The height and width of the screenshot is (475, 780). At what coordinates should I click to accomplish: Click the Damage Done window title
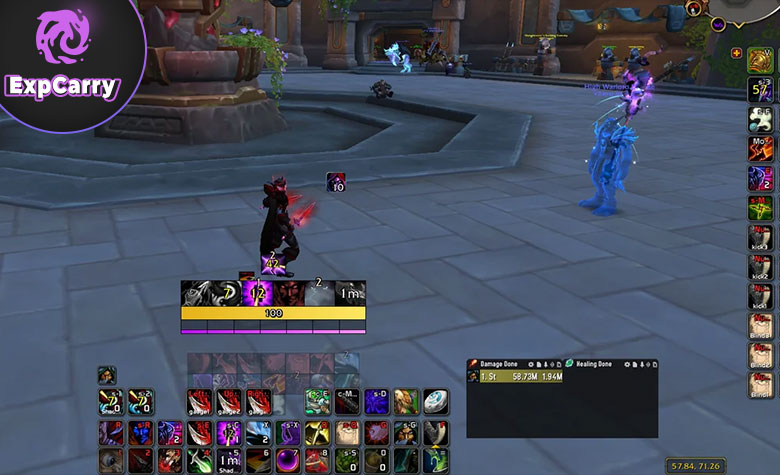pyautogui.click(x=501, y=364)
